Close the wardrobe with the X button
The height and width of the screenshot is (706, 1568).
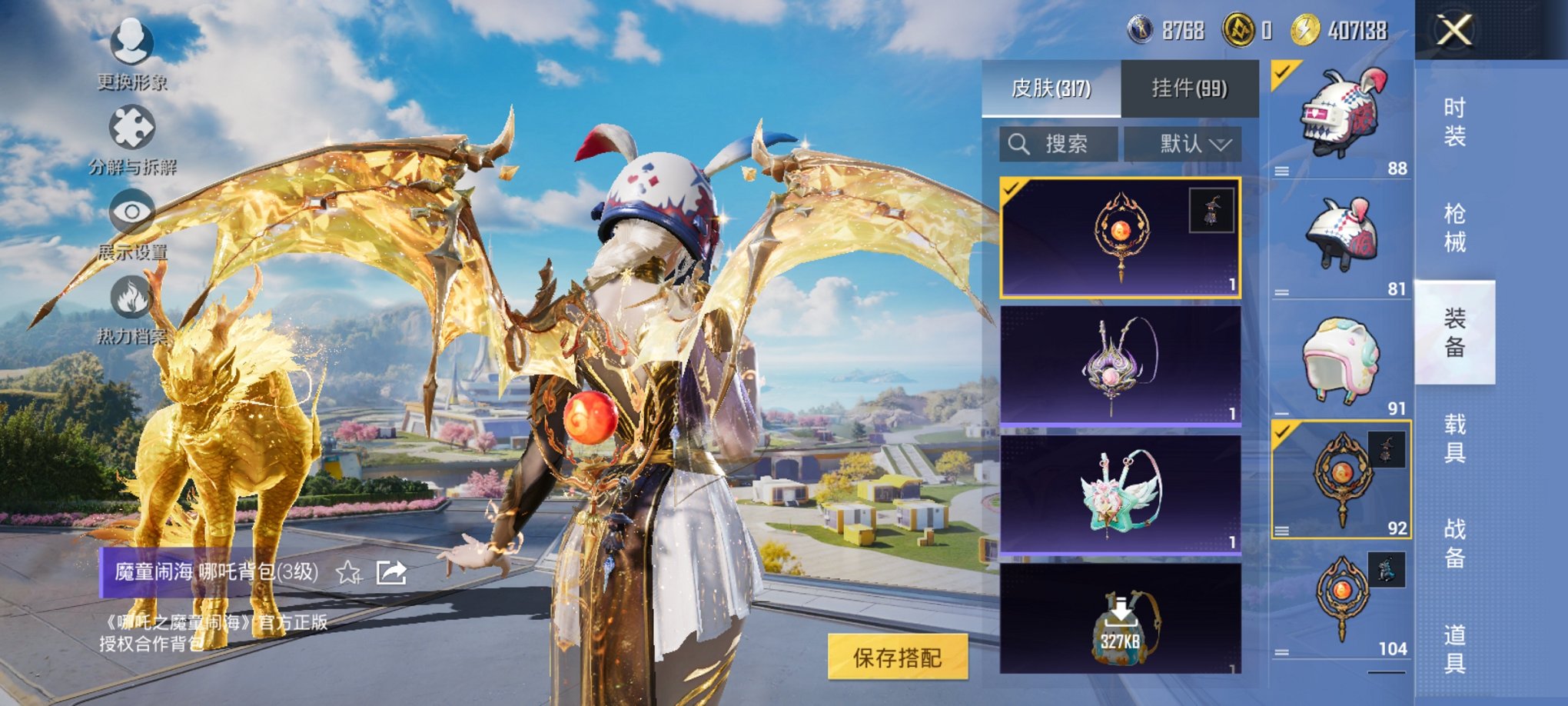click(1454, 32)
